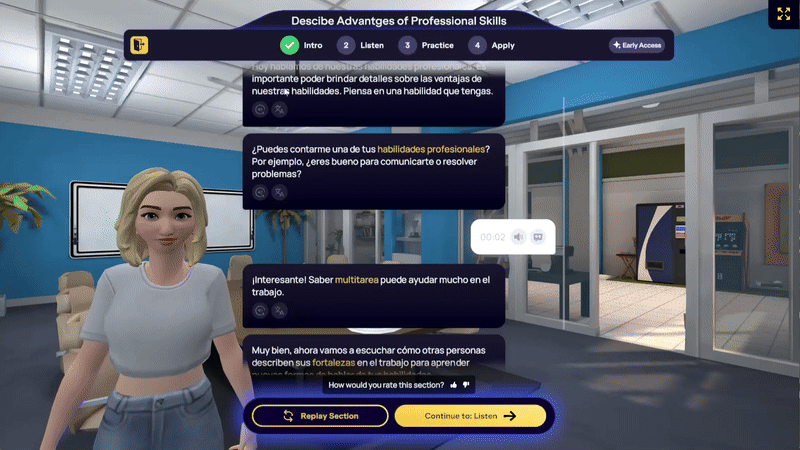
Task: Rate this section thumbs down
Action: (x=466, y=384)
